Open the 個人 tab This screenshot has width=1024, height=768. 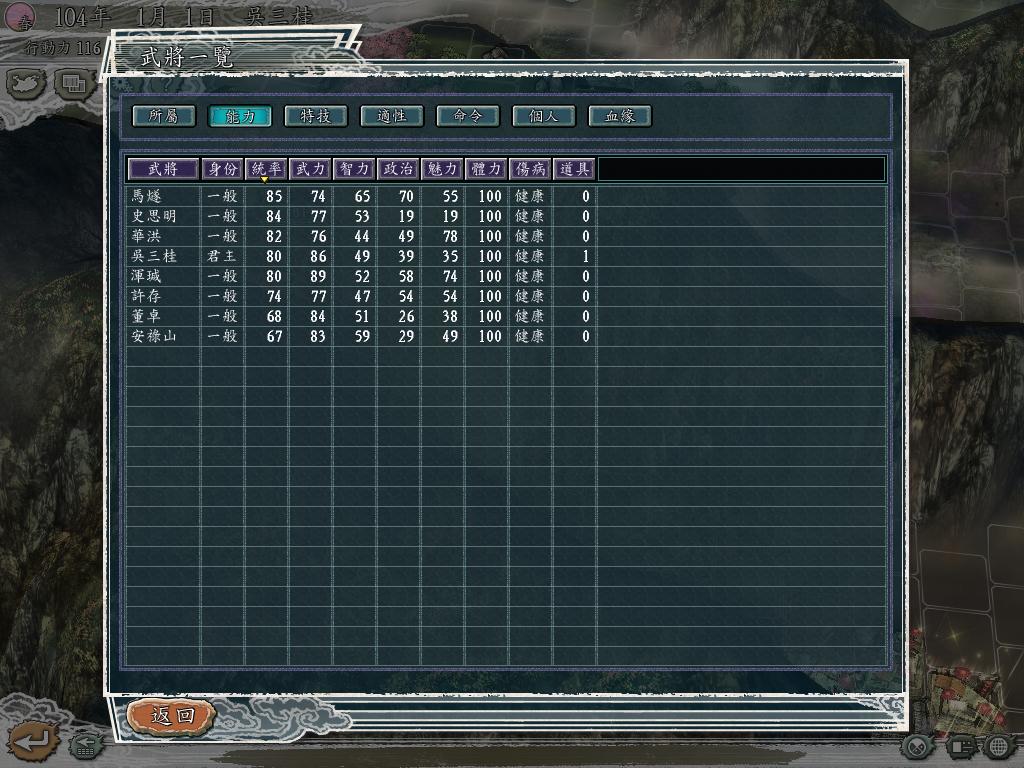point(544,116)
